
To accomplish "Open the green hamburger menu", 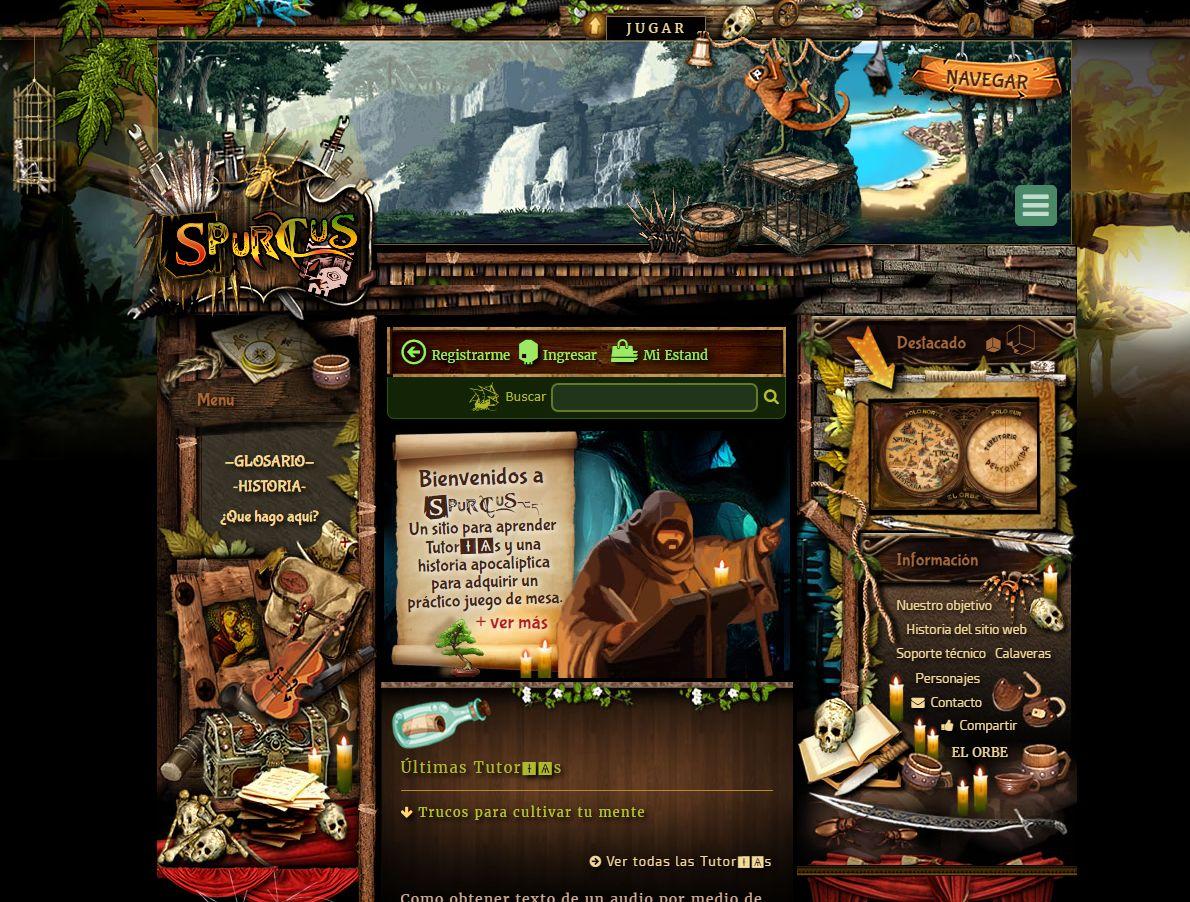I will tap(1035, 206).
